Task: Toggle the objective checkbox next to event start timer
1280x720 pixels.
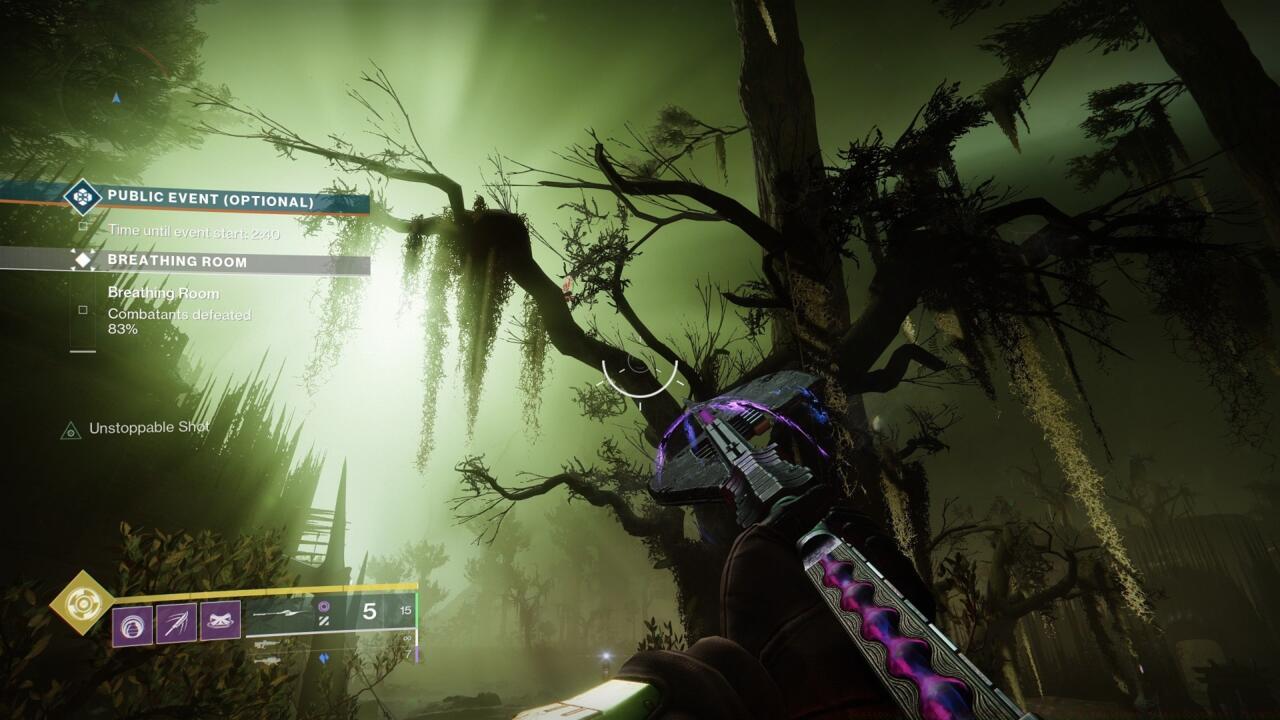Action: click(84, 226)
